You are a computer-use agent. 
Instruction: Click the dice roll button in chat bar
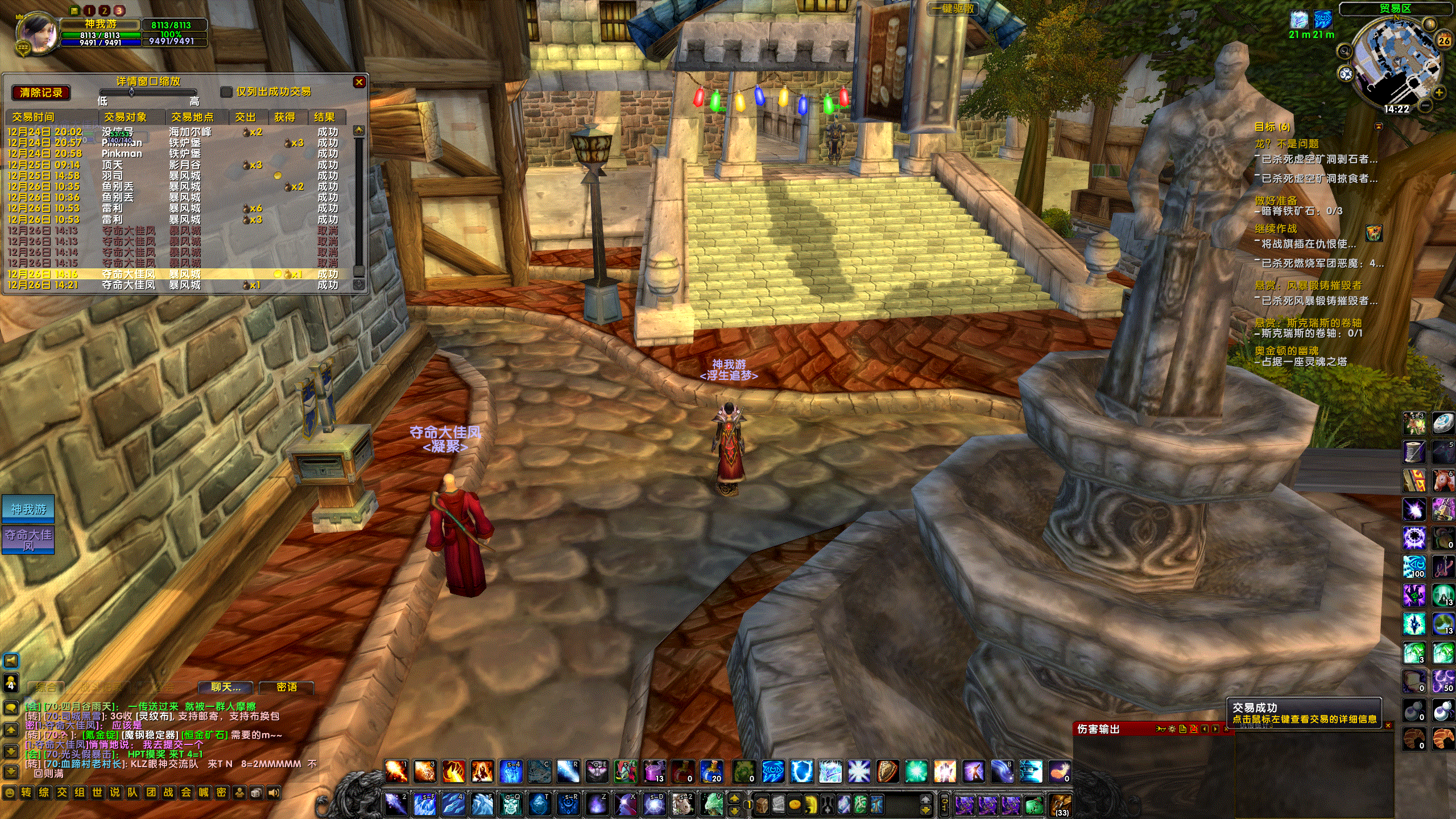pos(257,792)
